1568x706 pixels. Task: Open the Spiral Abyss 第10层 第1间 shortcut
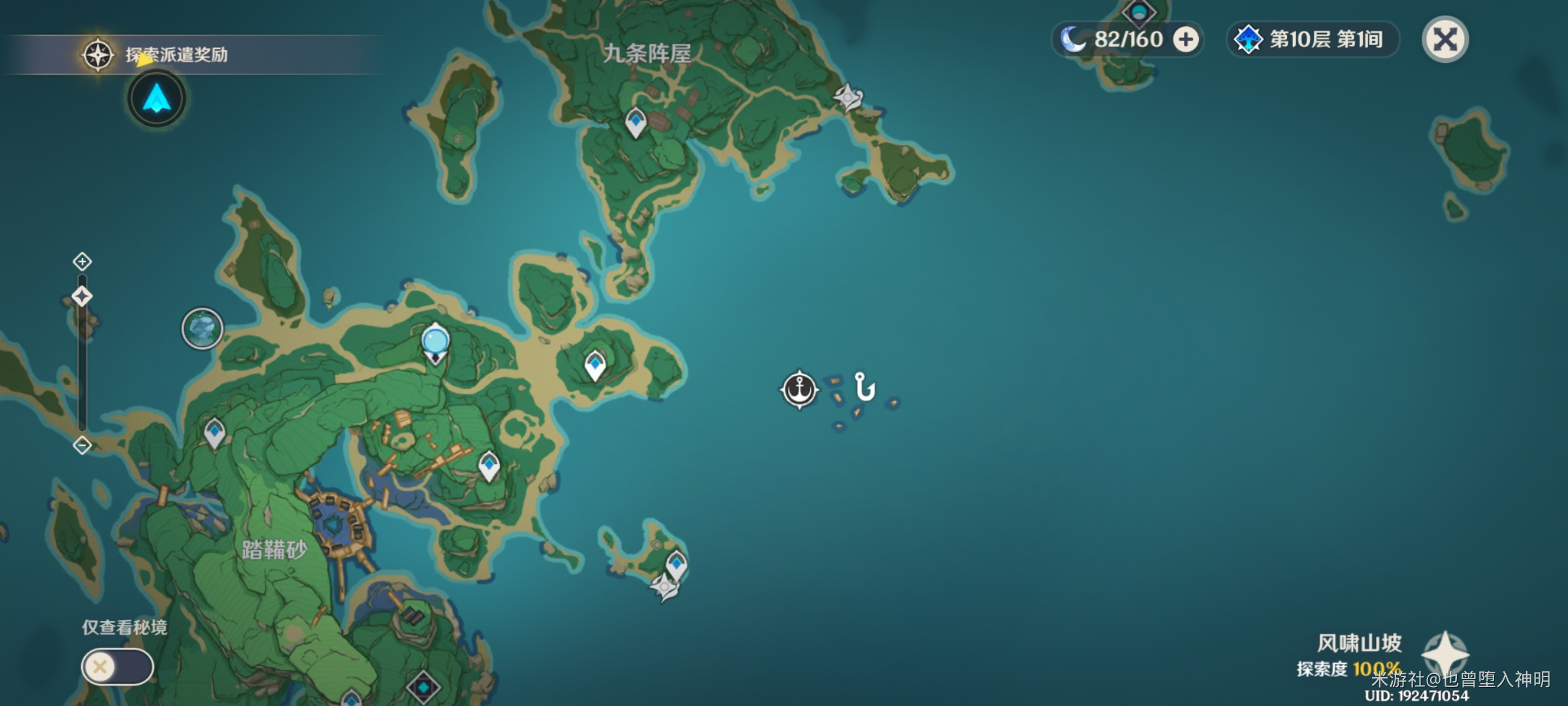(x=1313, y=39)
